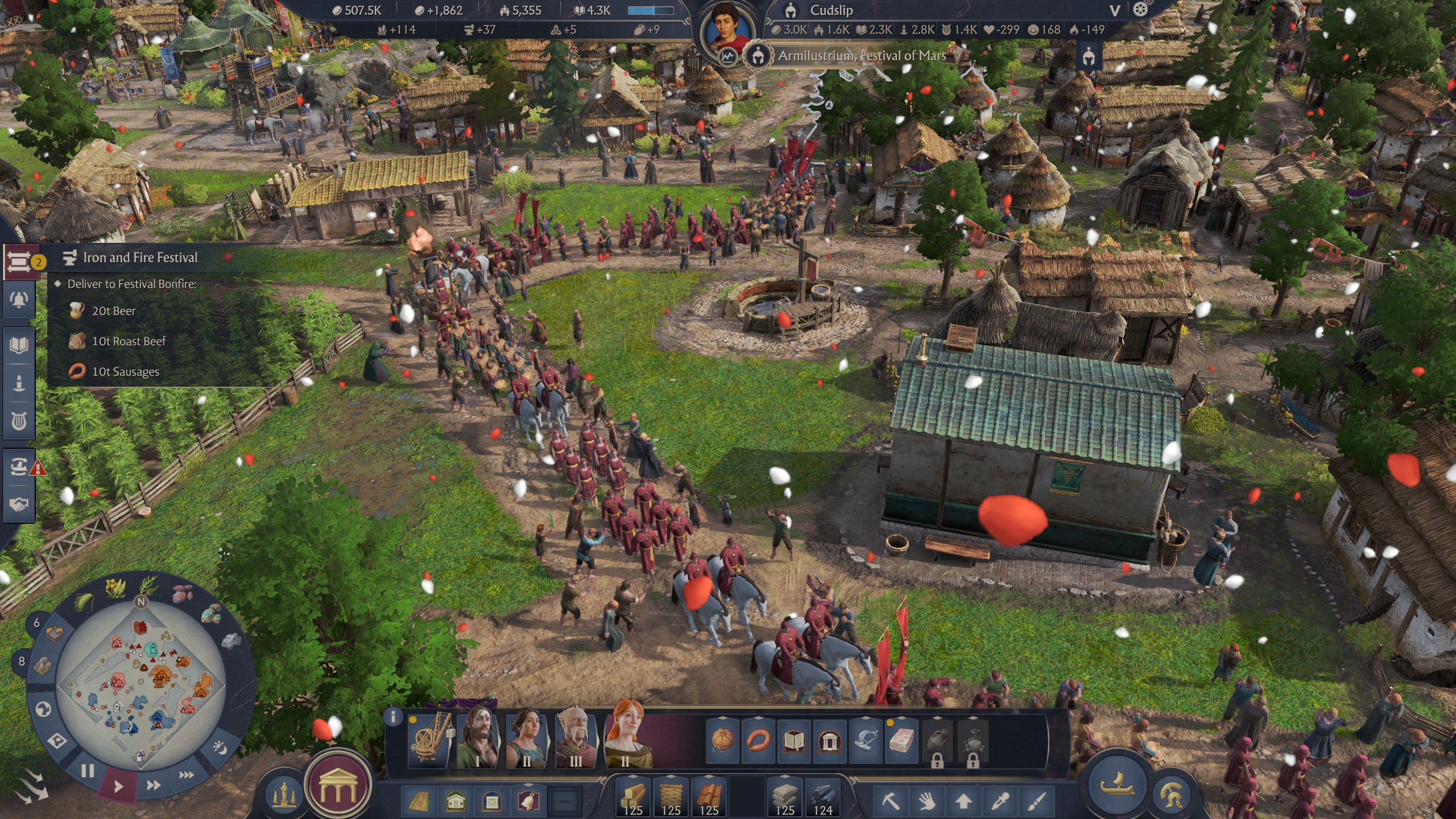Open the handshake diplomacy panel

click(19, 504)
